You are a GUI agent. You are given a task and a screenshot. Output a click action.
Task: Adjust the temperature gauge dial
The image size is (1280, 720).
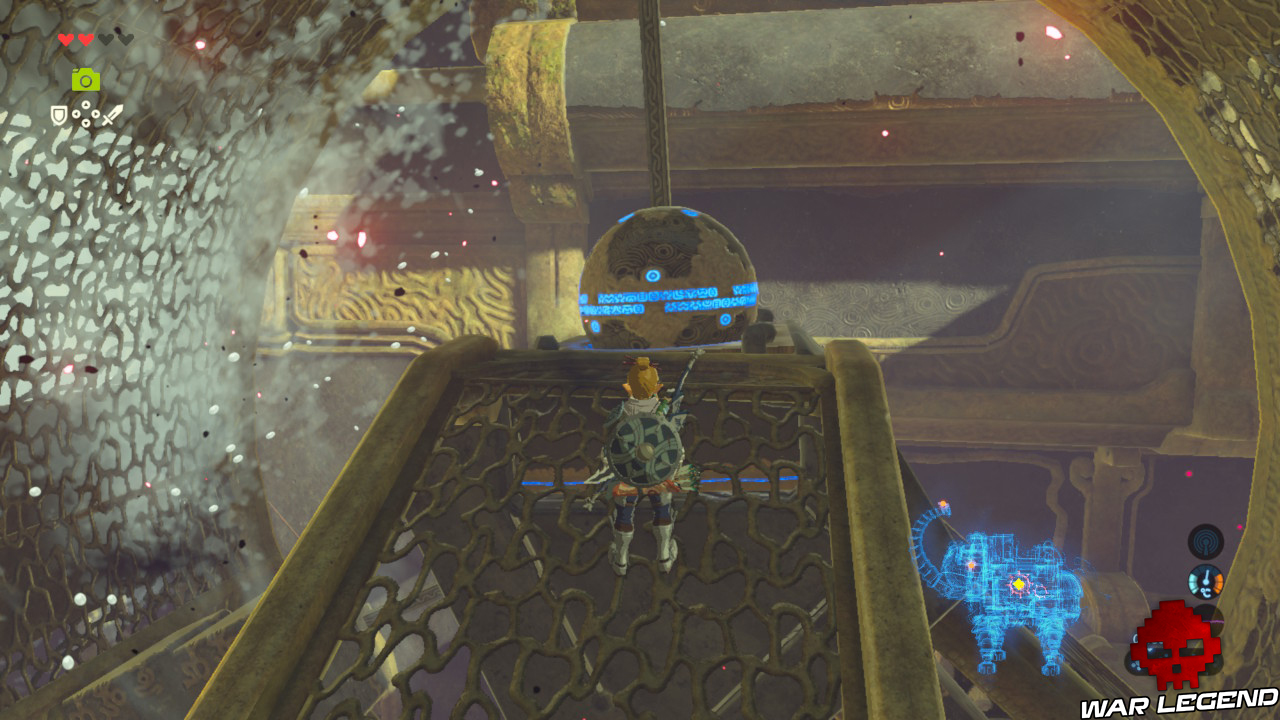point(1206,582)
